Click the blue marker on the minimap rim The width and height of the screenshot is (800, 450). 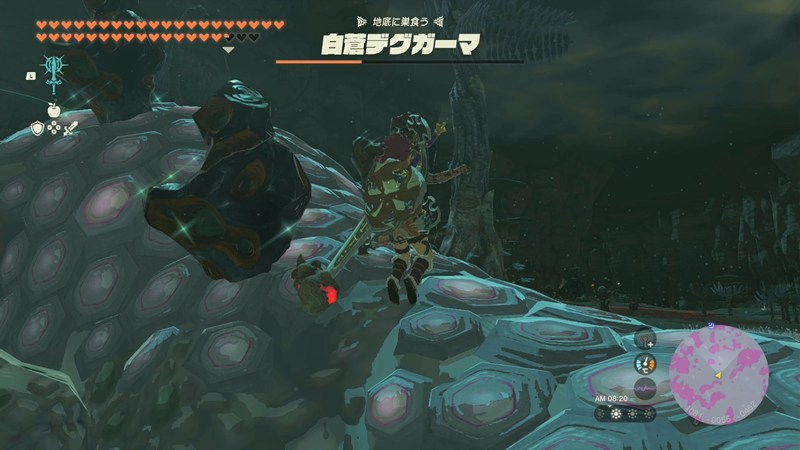(710, 326)
